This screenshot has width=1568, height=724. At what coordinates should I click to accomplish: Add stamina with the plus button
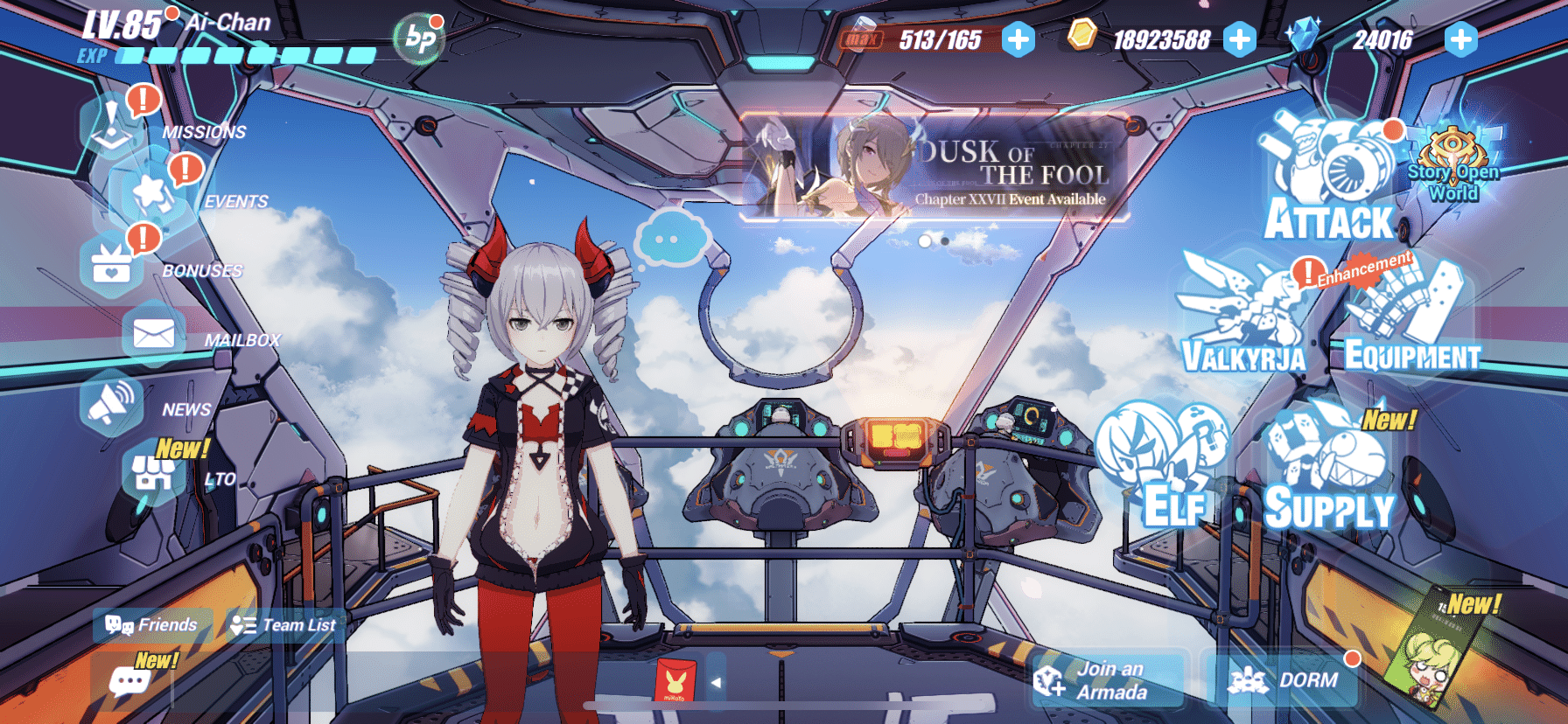[x=1018, y=39]
